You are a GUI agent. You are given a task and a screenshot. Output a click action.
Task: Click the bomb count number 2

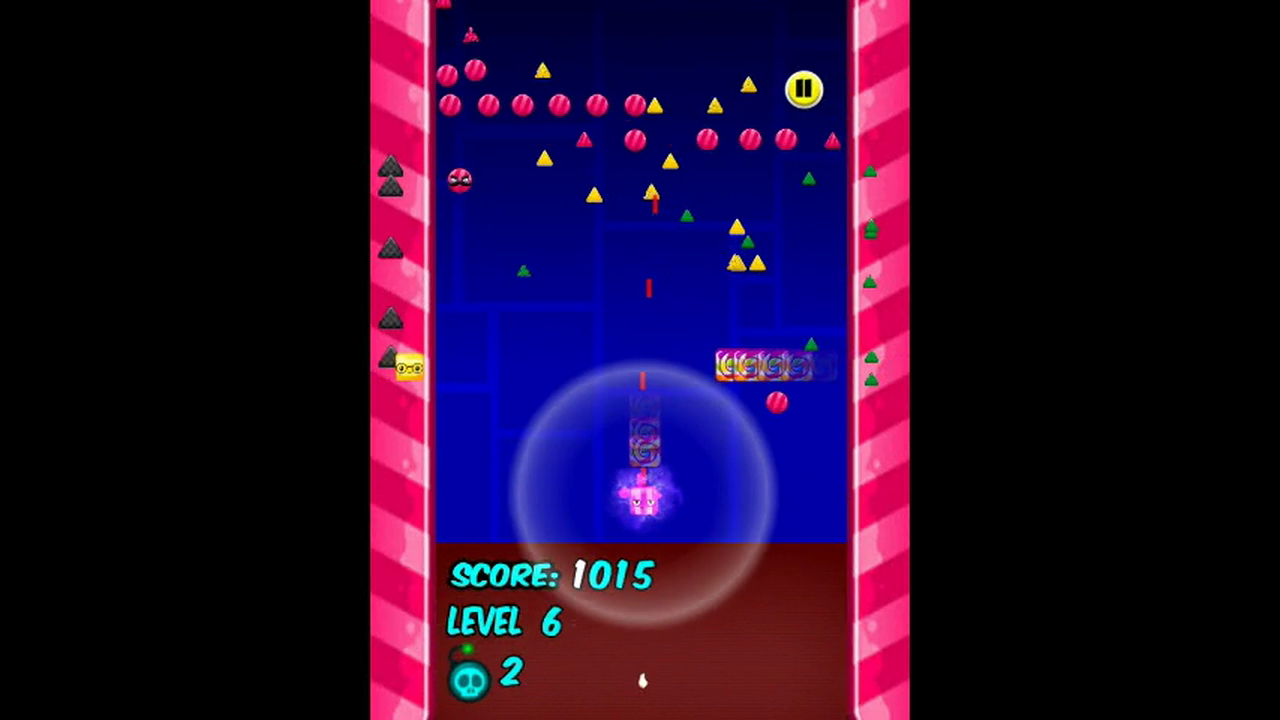[x=510, y=673]
